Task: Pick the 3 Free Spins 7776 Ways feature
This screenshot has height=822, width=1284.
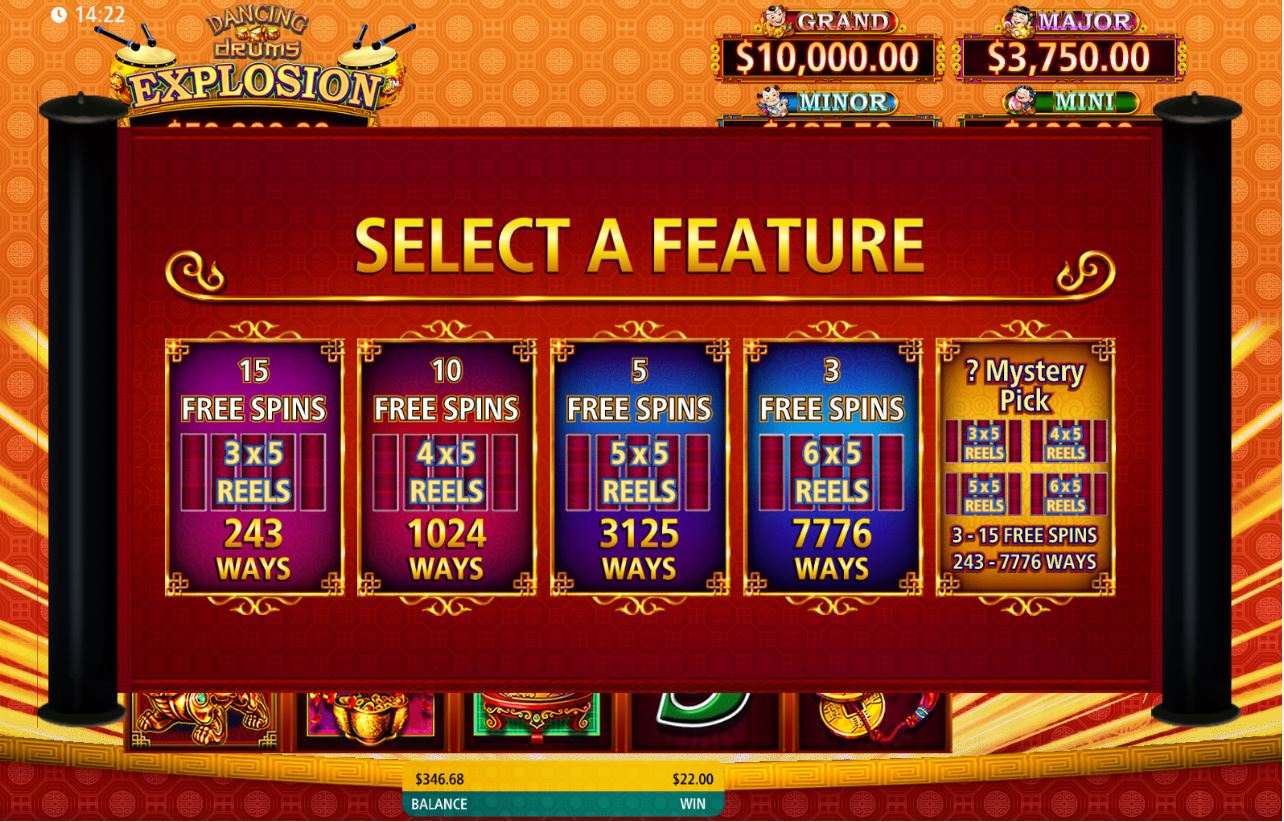Action: pos(832,466)
